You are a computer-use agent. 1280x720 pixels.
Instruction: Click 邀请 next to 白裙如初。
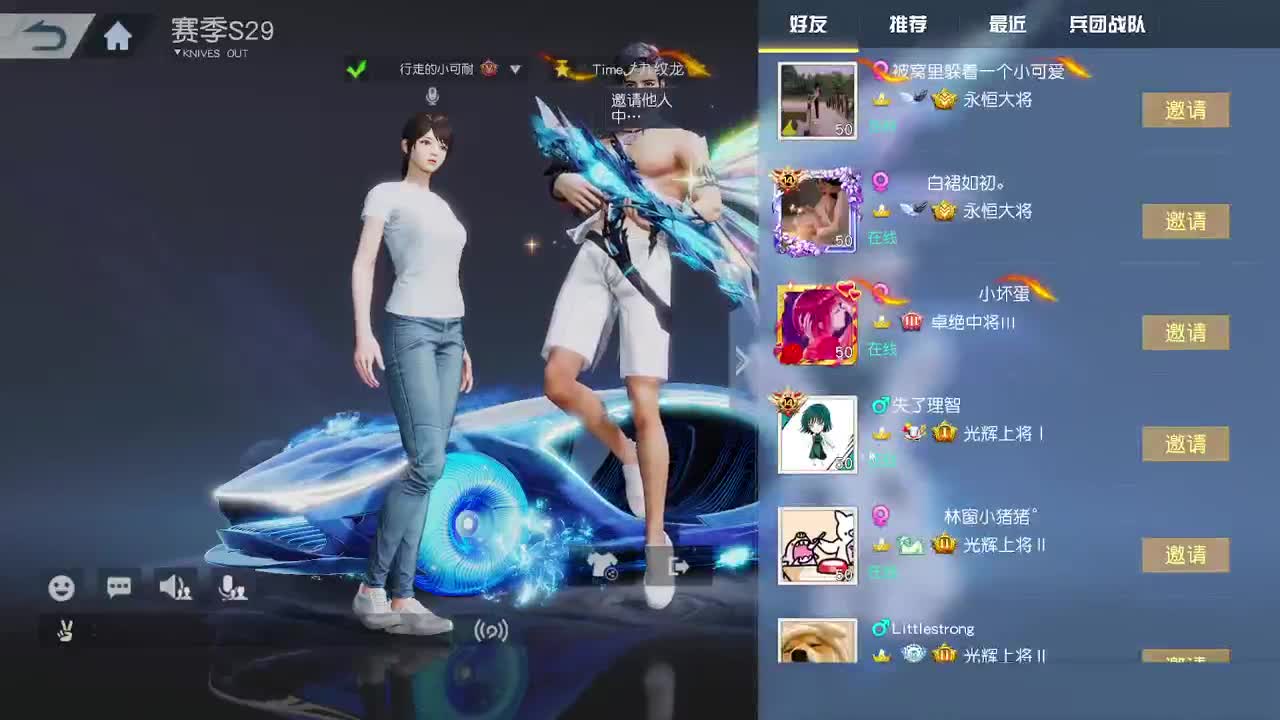(1185, 221)
